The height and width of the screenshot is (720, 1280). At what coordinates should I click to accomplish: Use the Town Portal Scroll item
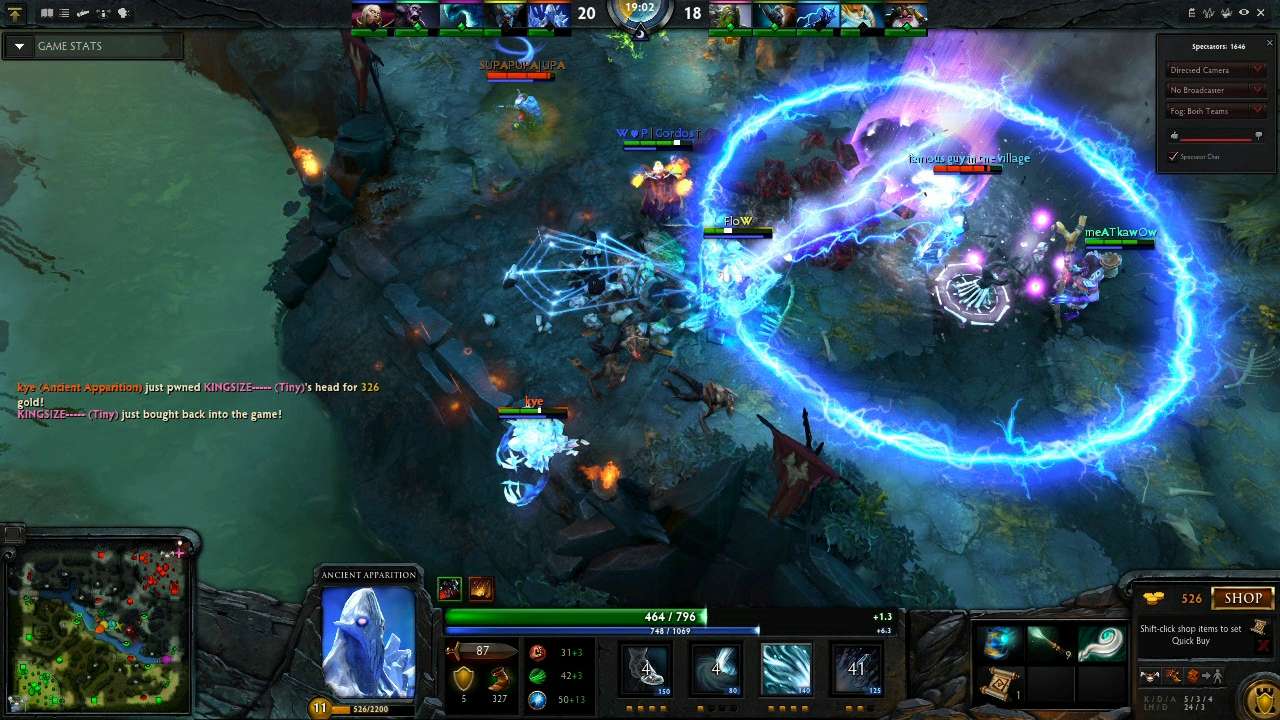click(x=1001, y=686)
